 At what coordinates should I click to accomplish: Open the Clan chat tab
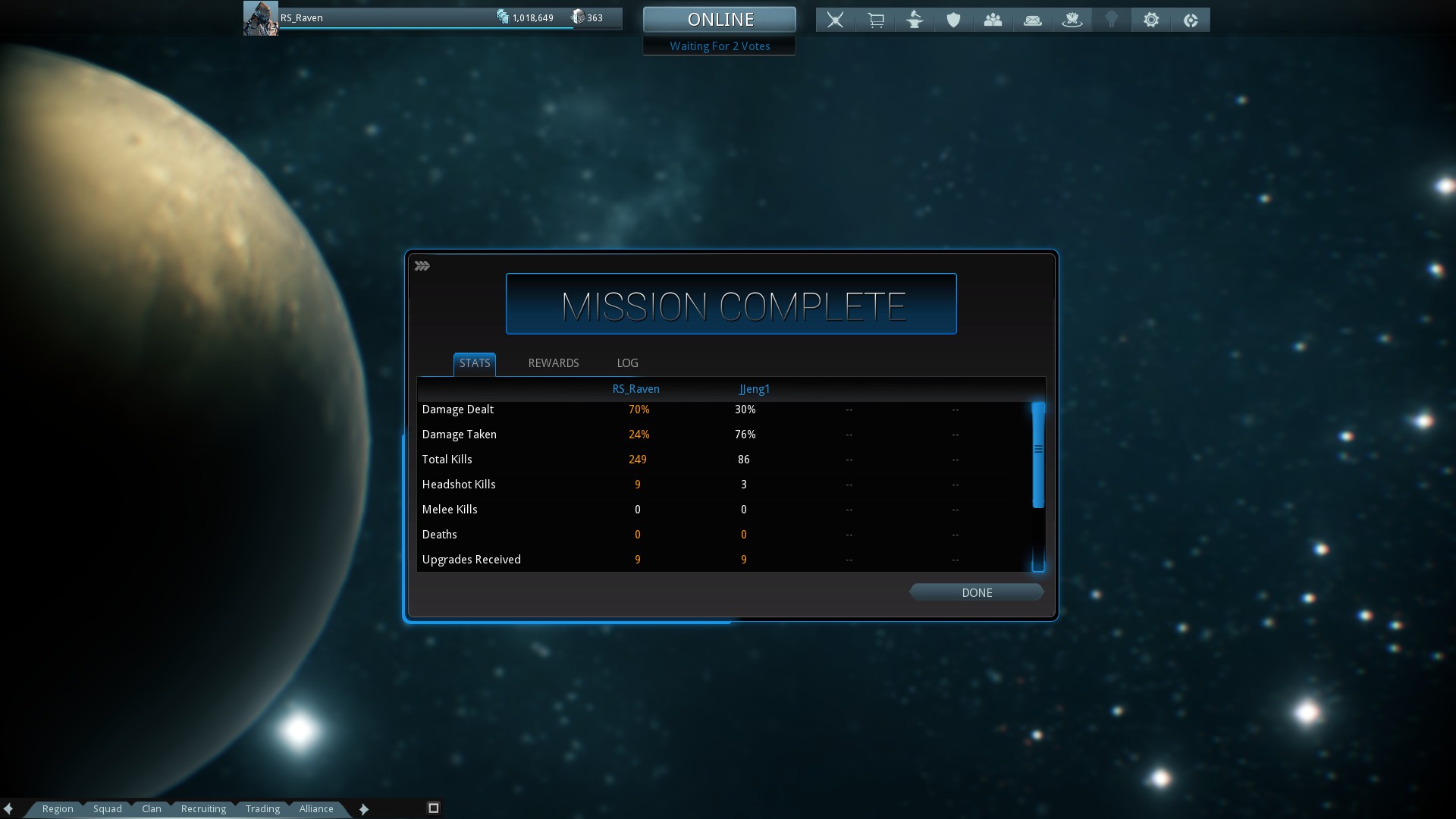152,808
